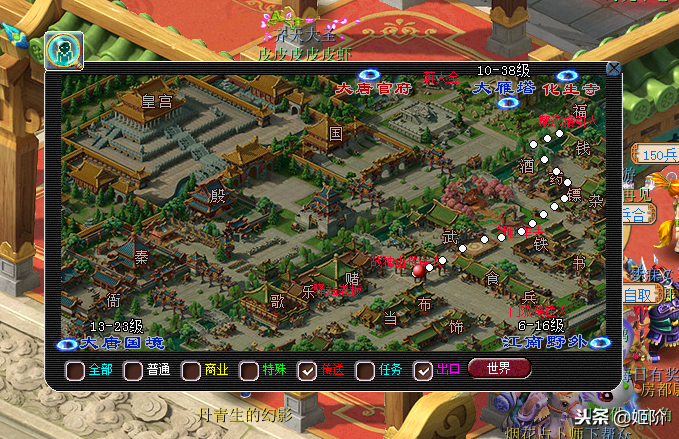Uncheck the 传送 filter checkbox

pyautogui.click(x=307, y=370)
